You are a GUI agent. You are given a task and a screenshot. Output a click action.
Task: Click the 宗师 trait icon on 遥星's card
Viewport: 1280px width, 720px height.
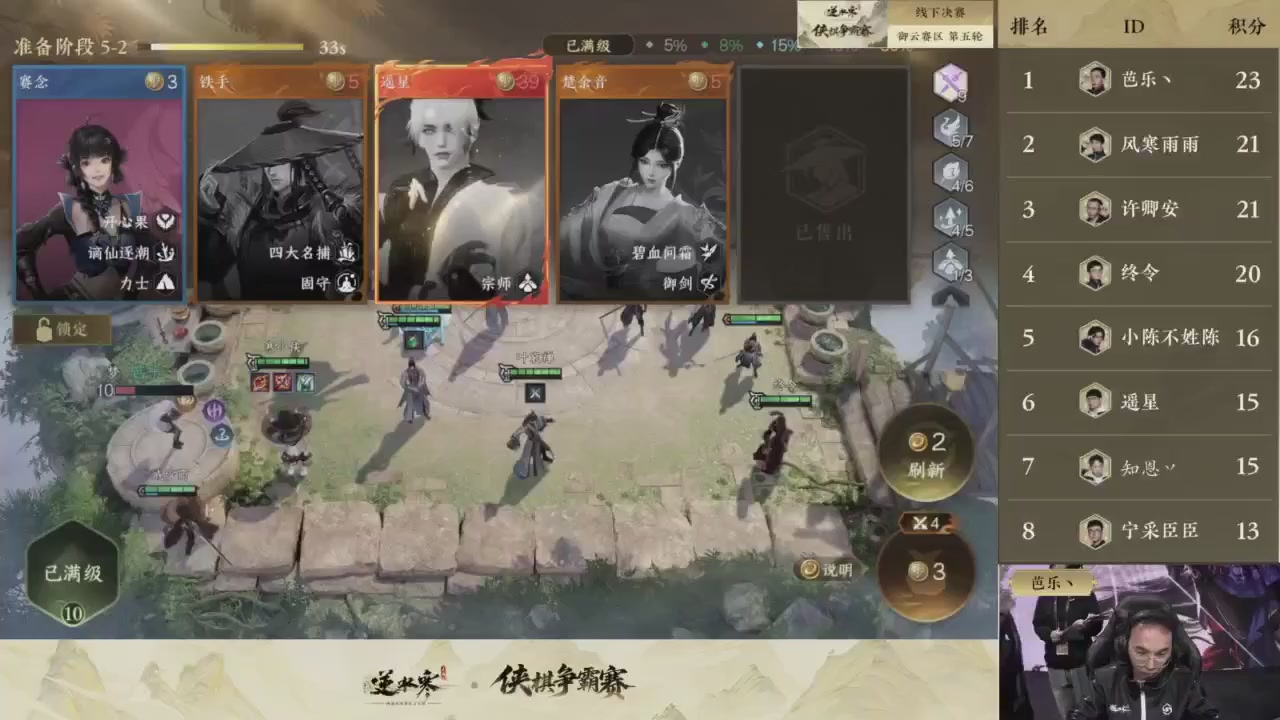pos(528,283)
